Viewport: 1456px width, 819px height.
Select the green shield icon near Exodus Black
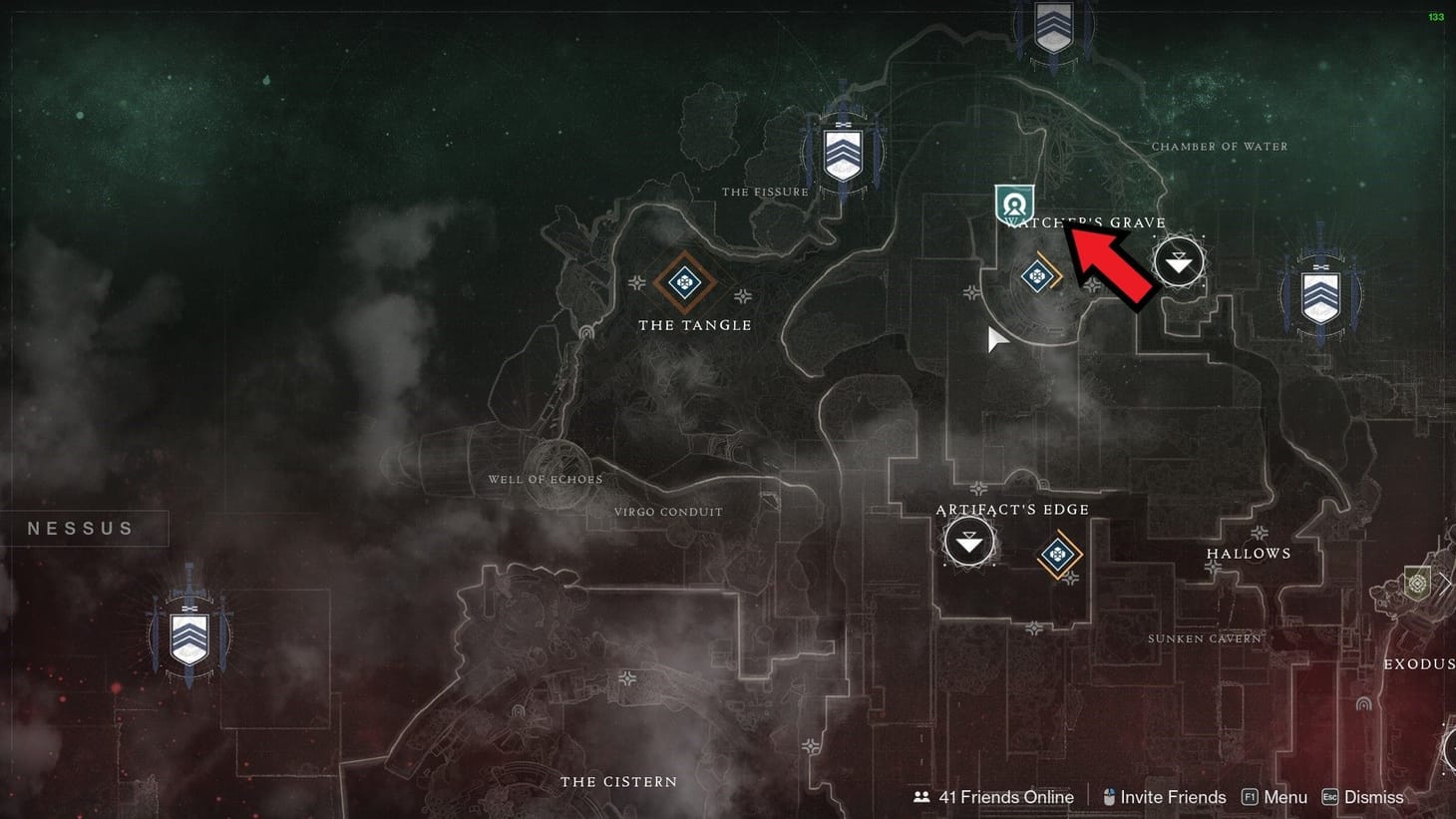click(x=1417, y=583)
